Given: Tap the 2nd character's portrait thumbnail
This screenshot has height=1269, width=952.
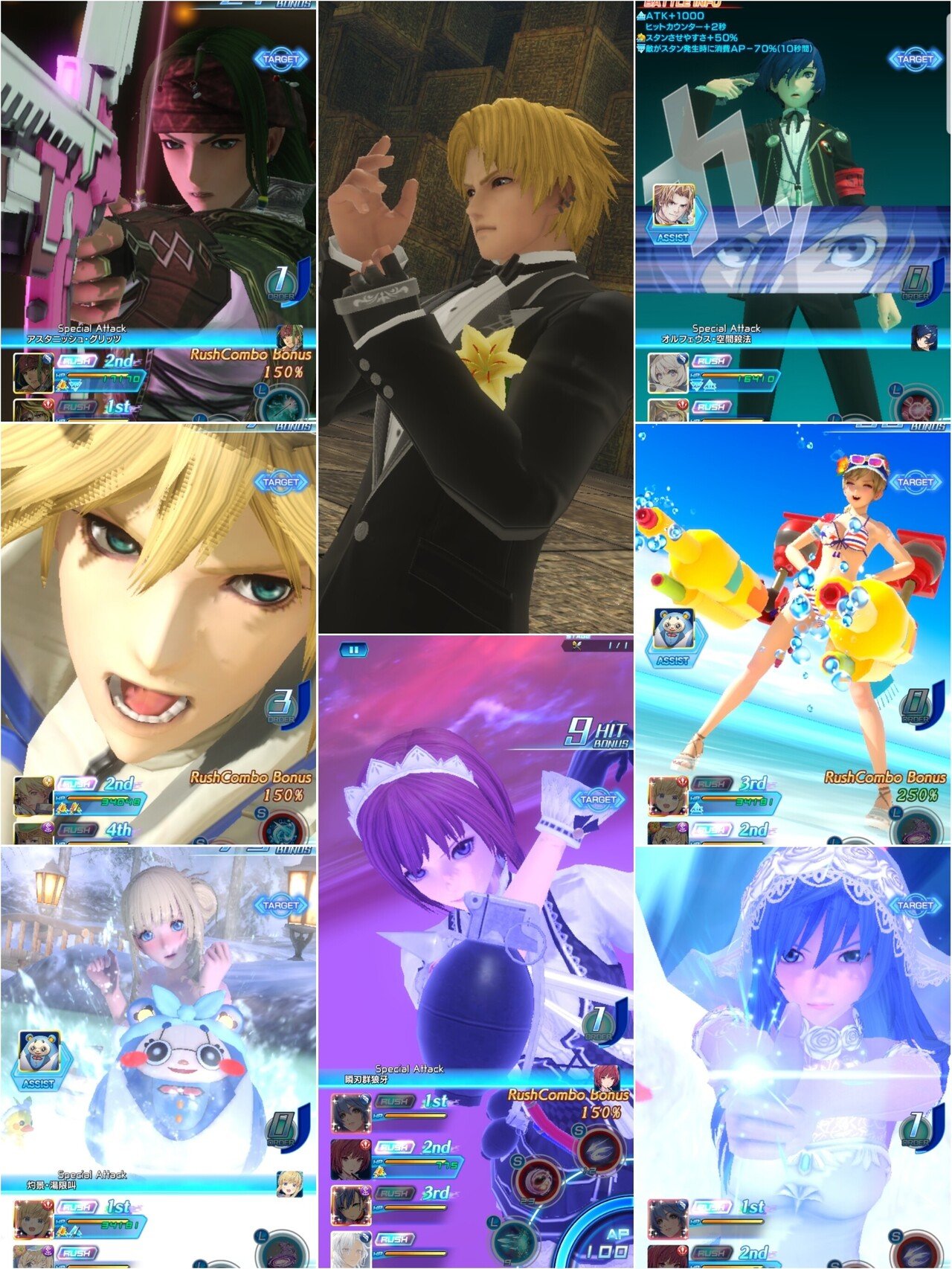Looking at the screenshot, I should point(350,1158).
